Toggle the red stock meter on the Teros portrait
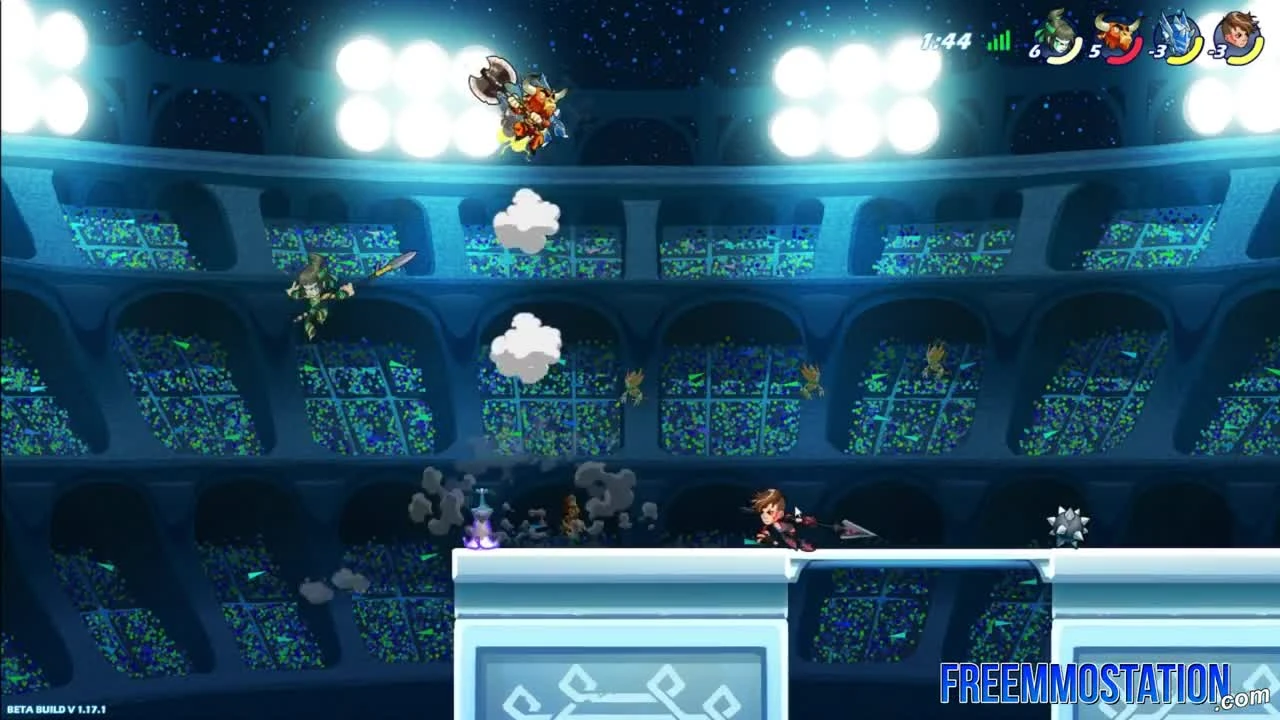Screen dimensions: 1280x720 [1128, 55]
